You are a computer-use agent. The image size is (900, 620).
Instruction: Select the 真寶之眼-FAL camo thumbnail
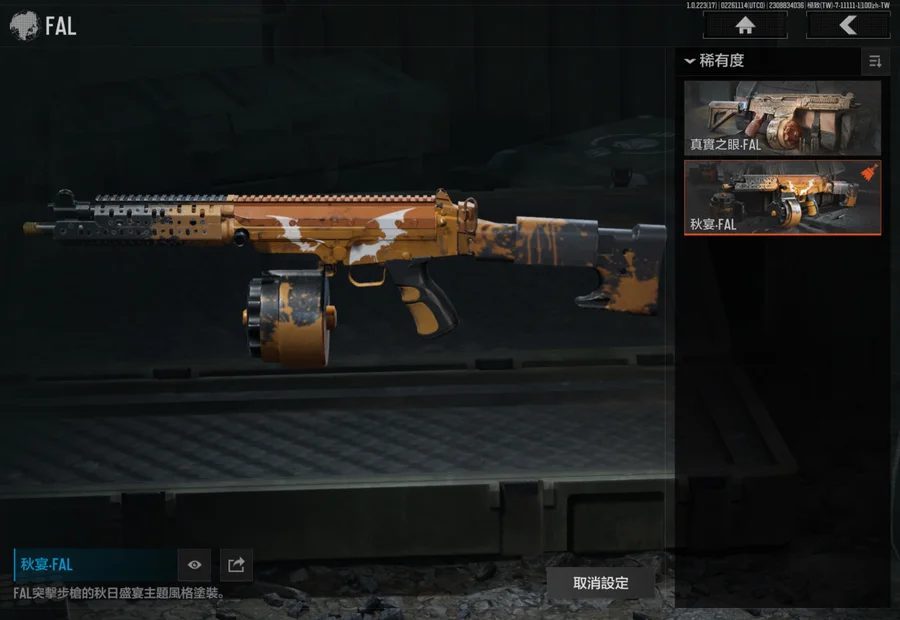[x=782, y=118]
